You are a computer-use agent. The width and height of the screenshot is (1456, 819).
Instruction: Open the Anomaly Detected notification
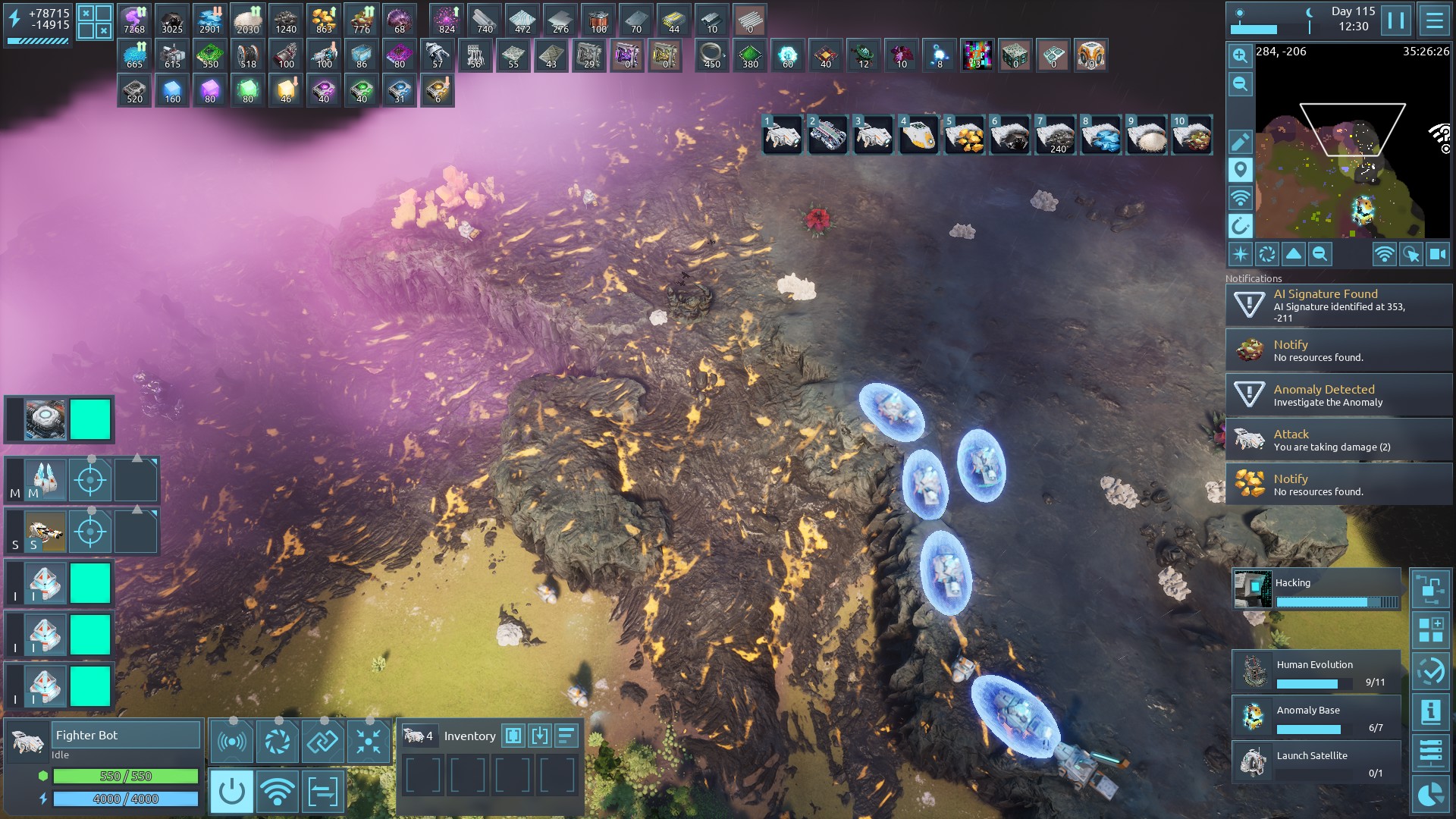tap(1338, 395)
